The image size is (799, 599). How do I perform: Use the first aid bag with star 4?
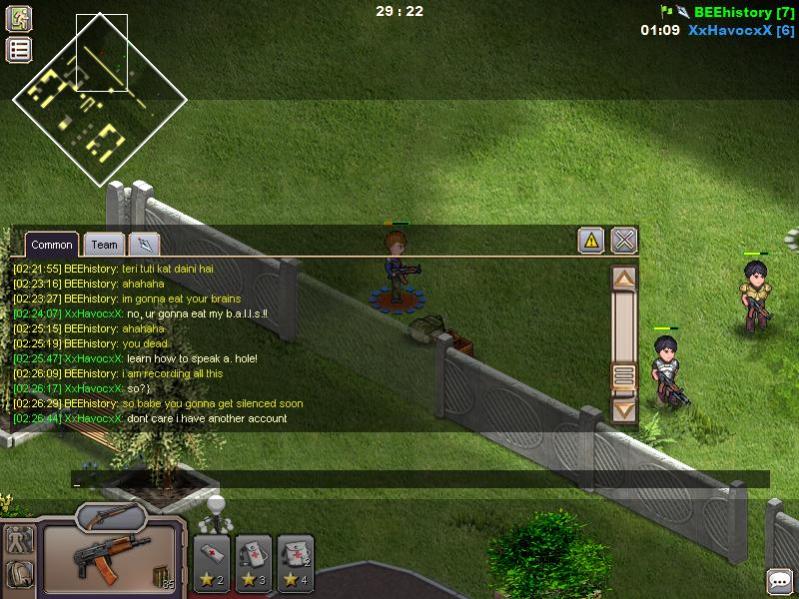coord(296,561)
